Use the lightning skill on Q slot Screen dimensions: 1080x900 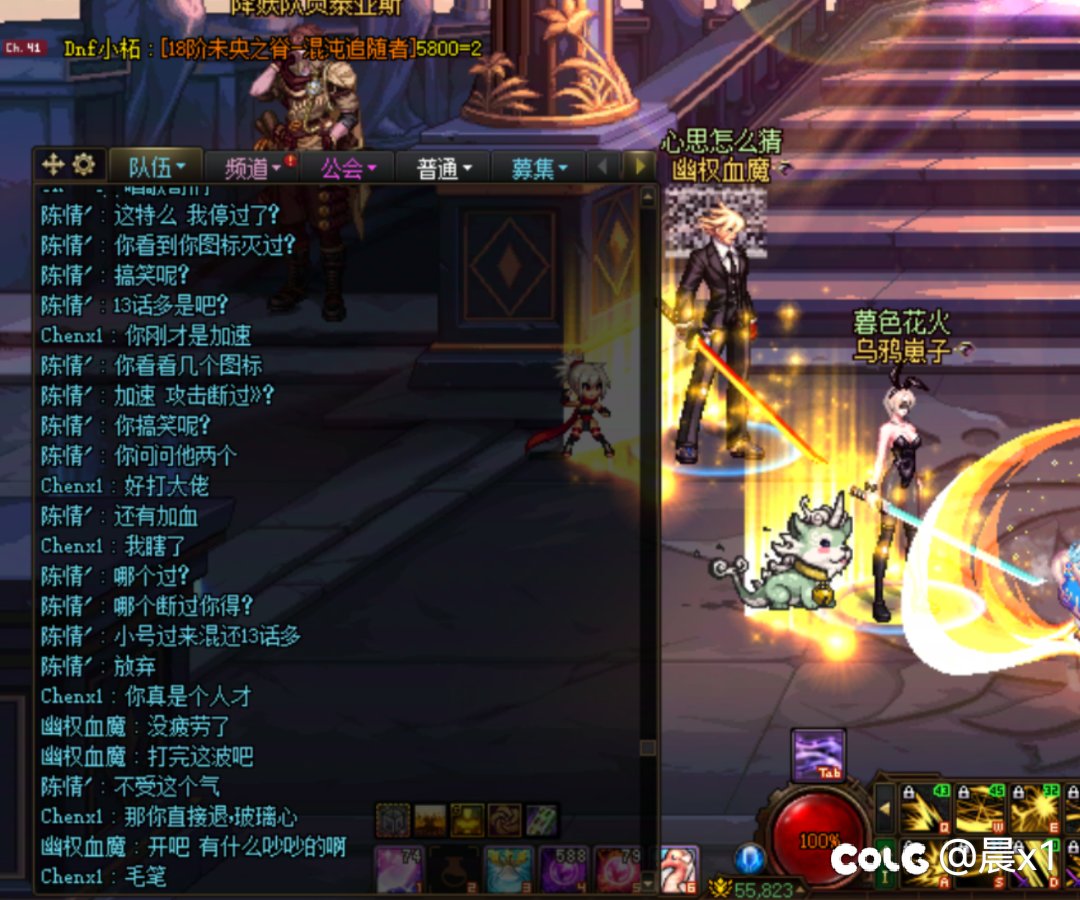click(925, 809)
